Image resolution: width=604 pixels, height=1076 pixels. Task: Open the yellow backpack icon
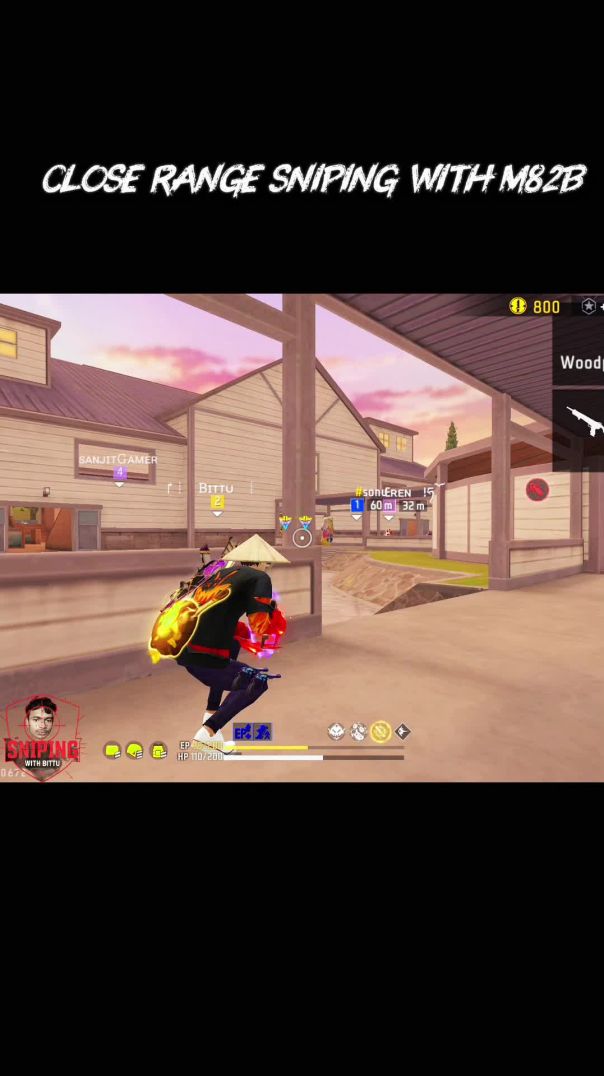tap(158, 751)
